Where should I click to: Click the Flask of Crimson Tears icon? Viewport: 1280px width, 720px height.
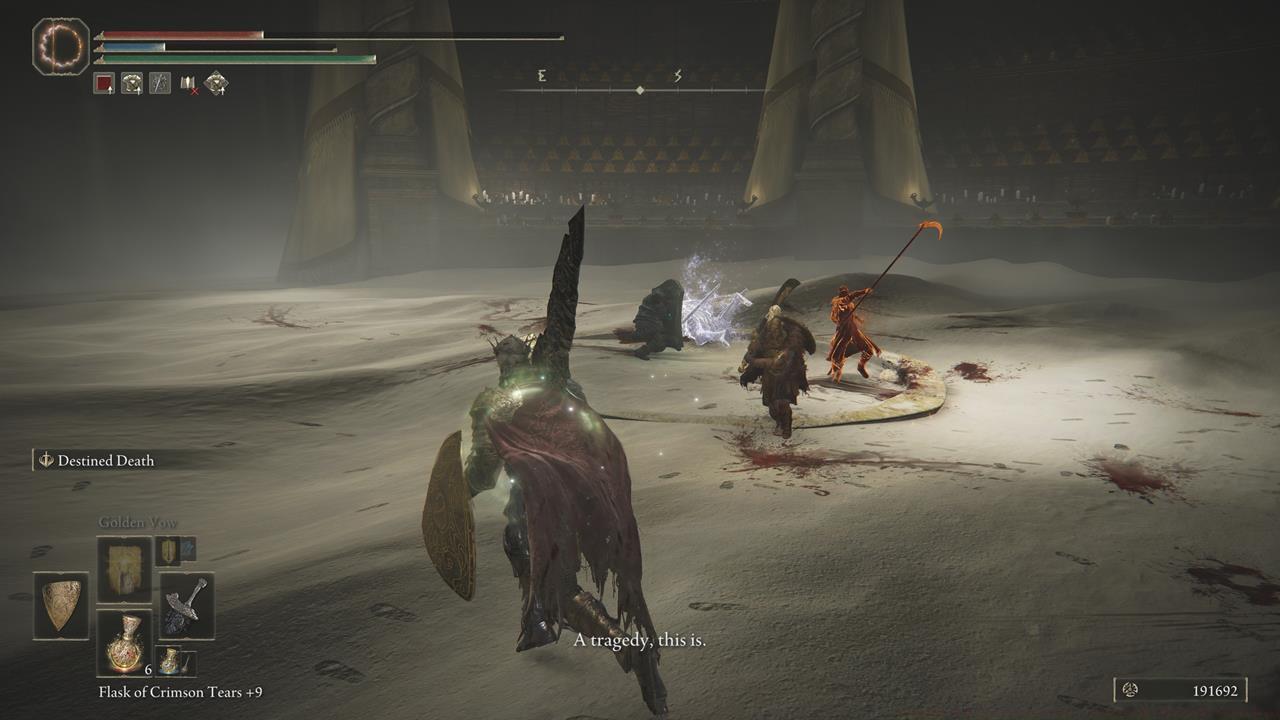(x=126, y=643)
